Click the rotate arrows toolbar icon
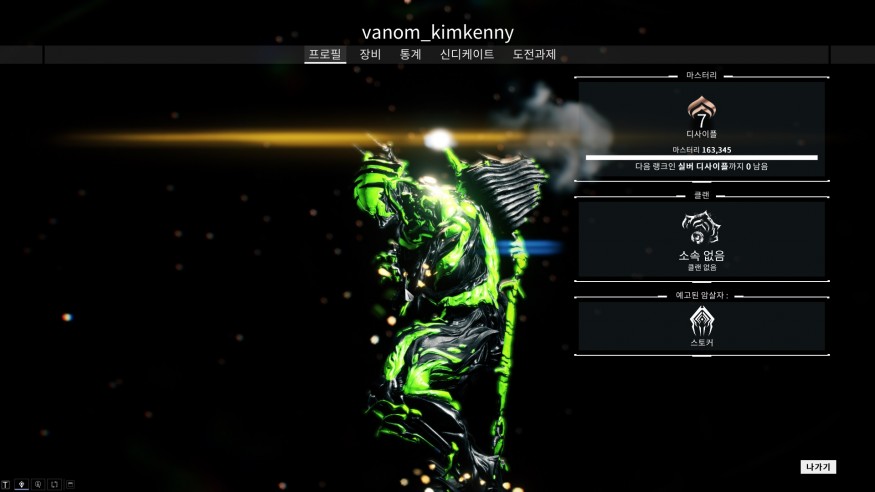The image size is (875, 492). [54, 484]
